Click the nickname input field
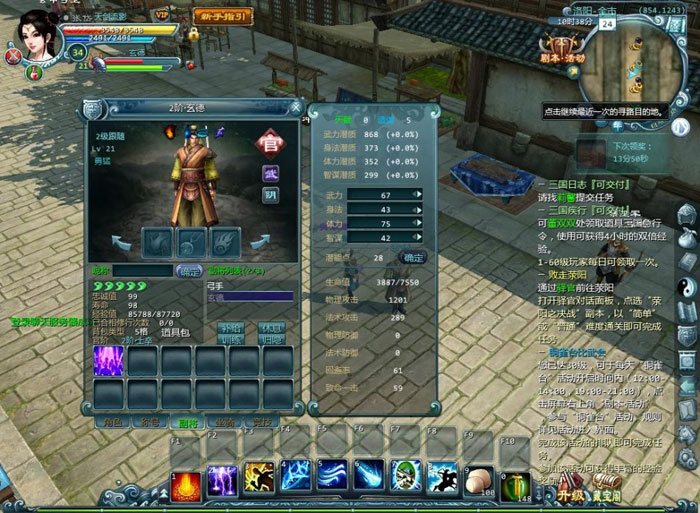700x513 pixels. [142, 271]
